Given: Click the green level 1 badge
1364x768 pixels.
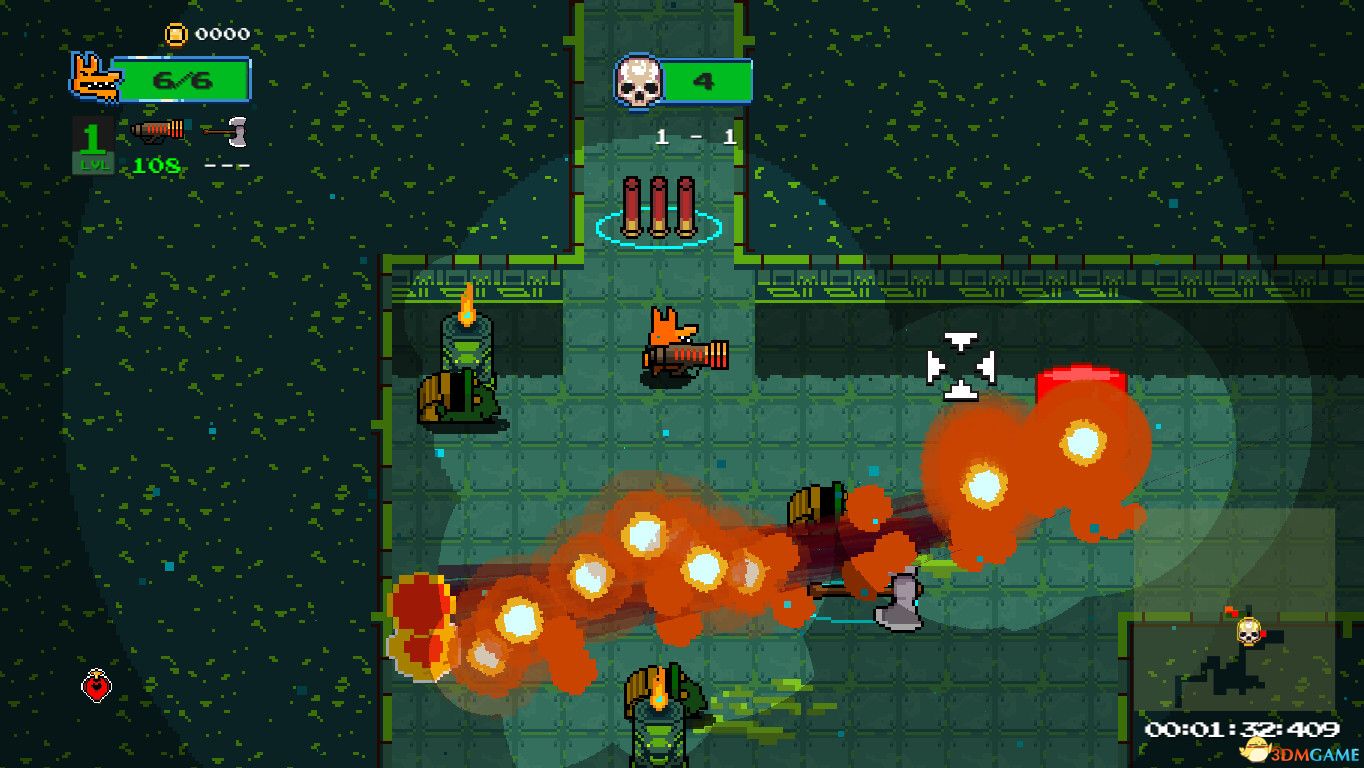Looking at the screenshot, I should 92,144.
